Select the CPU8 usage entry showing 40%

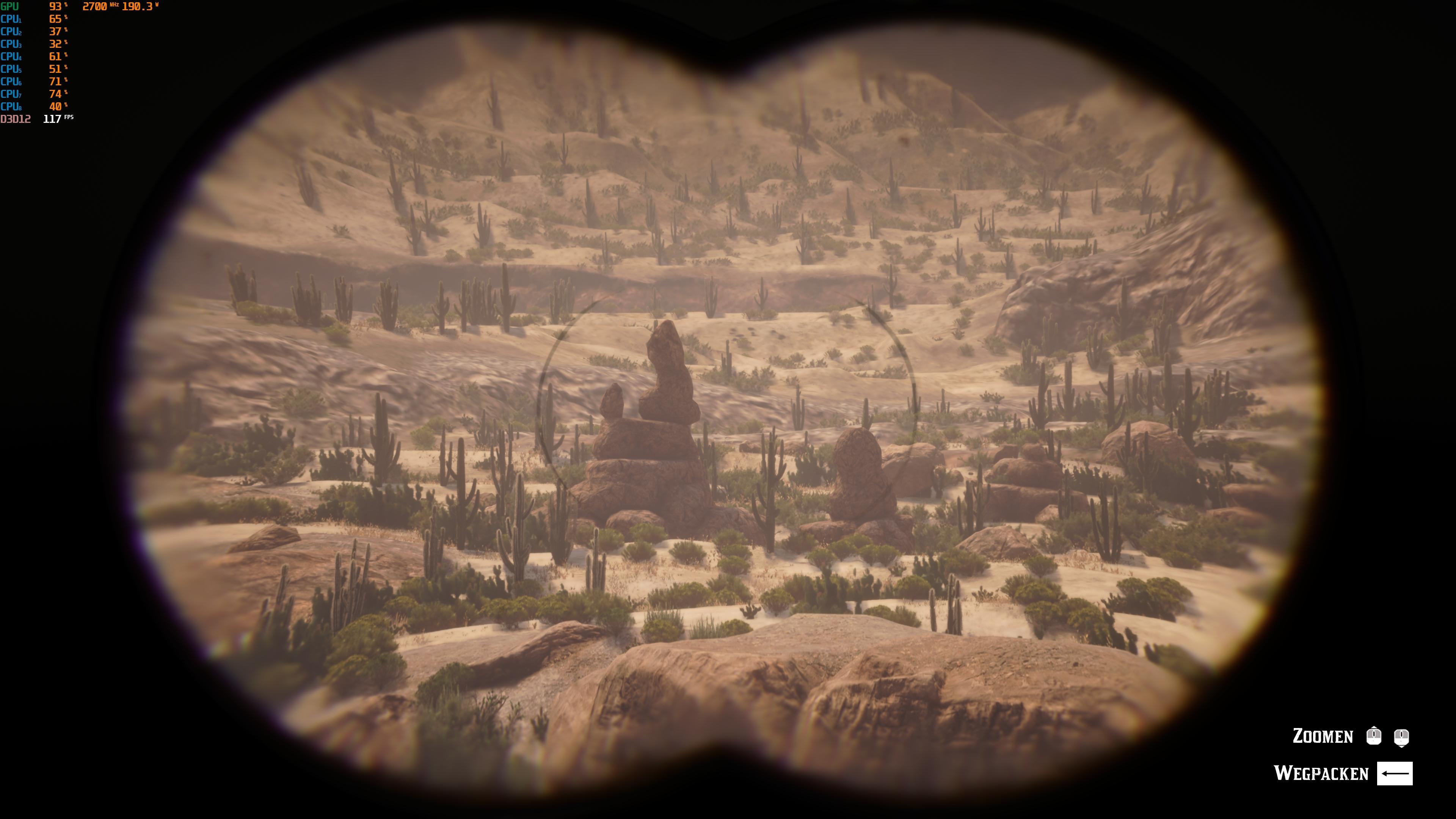point(55,106)
